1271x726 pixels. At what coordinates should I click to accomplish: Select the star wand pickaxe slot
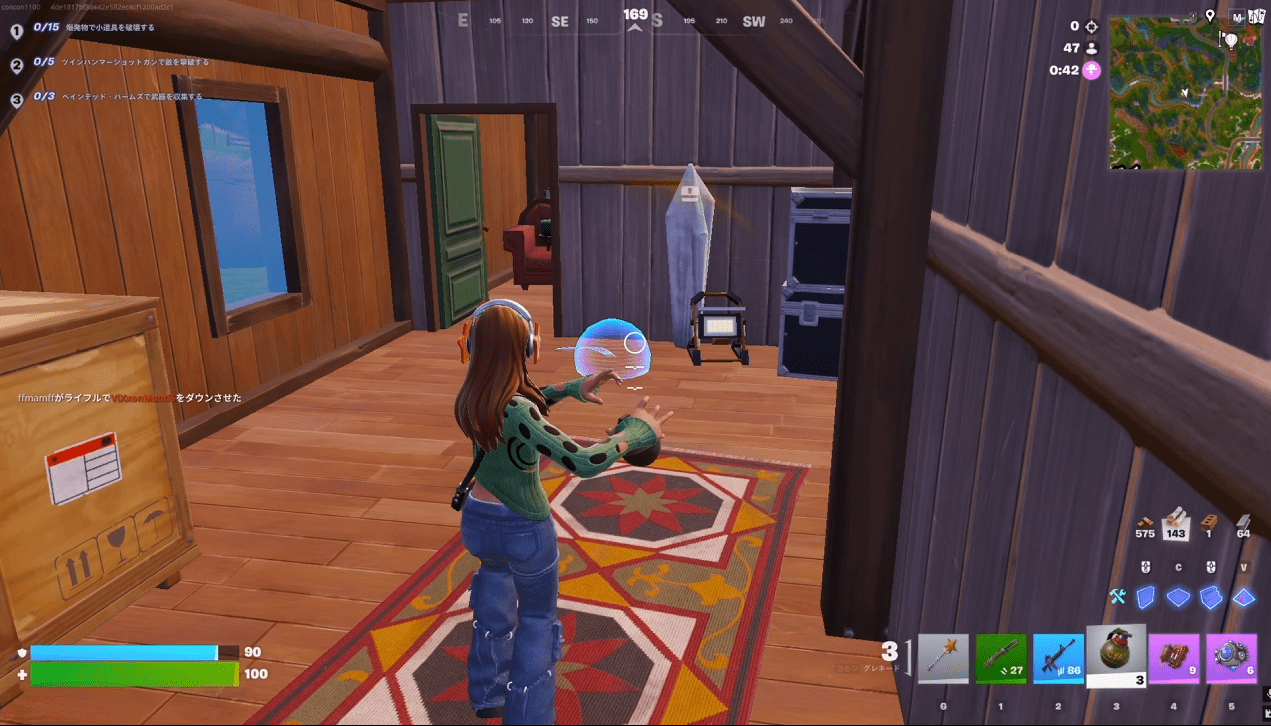944,659
